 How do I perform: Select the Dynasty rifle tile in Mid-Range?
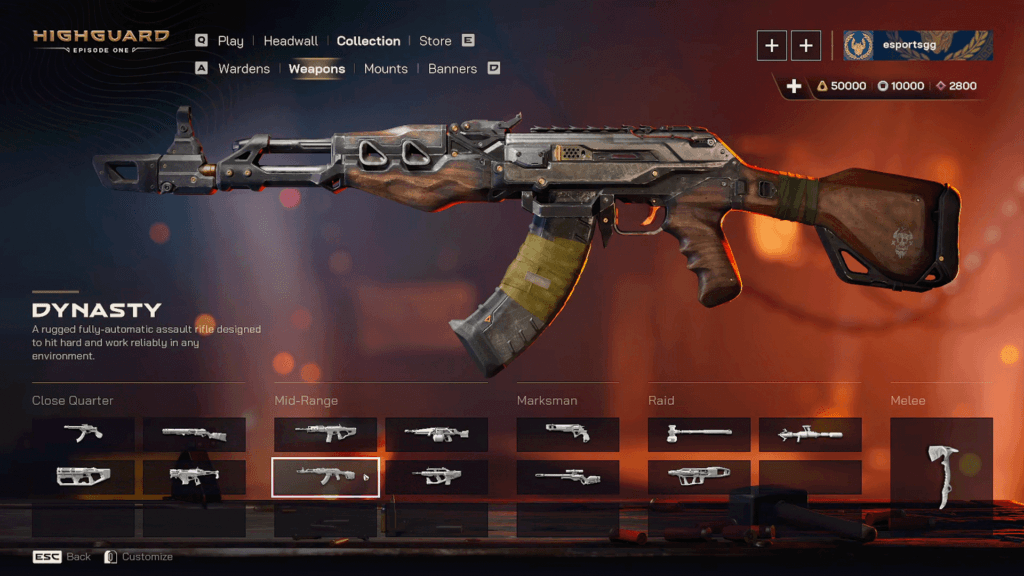(x=325, y=477)
